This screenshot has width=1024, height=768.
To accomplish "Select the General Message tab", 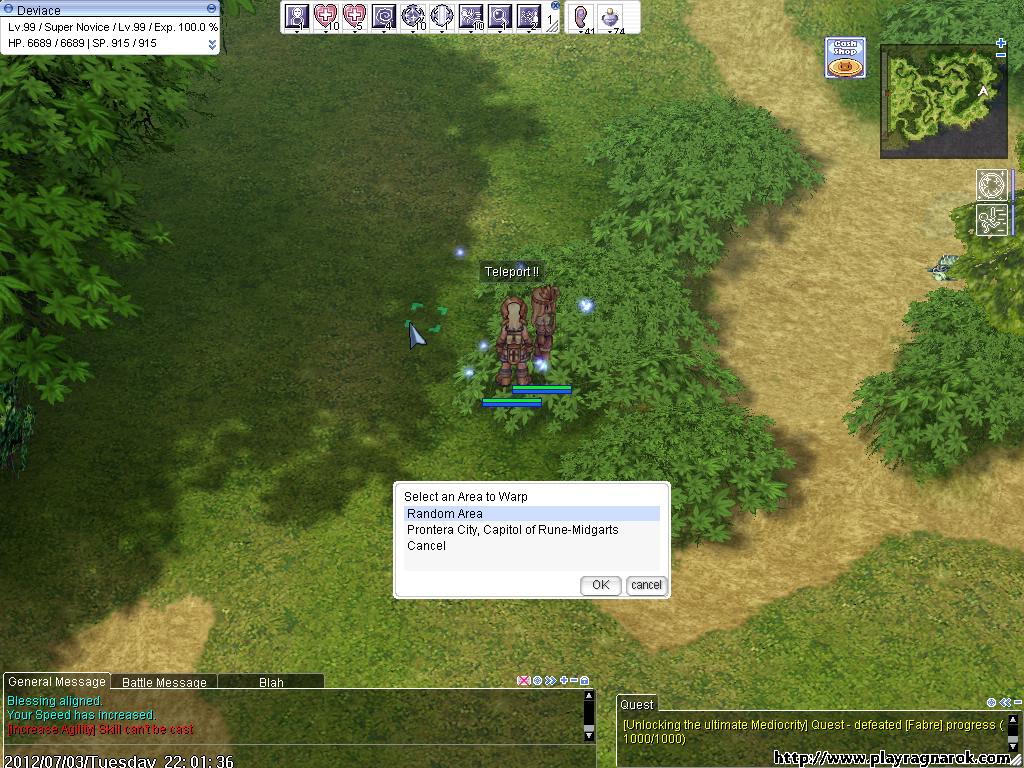I will 56,682.
